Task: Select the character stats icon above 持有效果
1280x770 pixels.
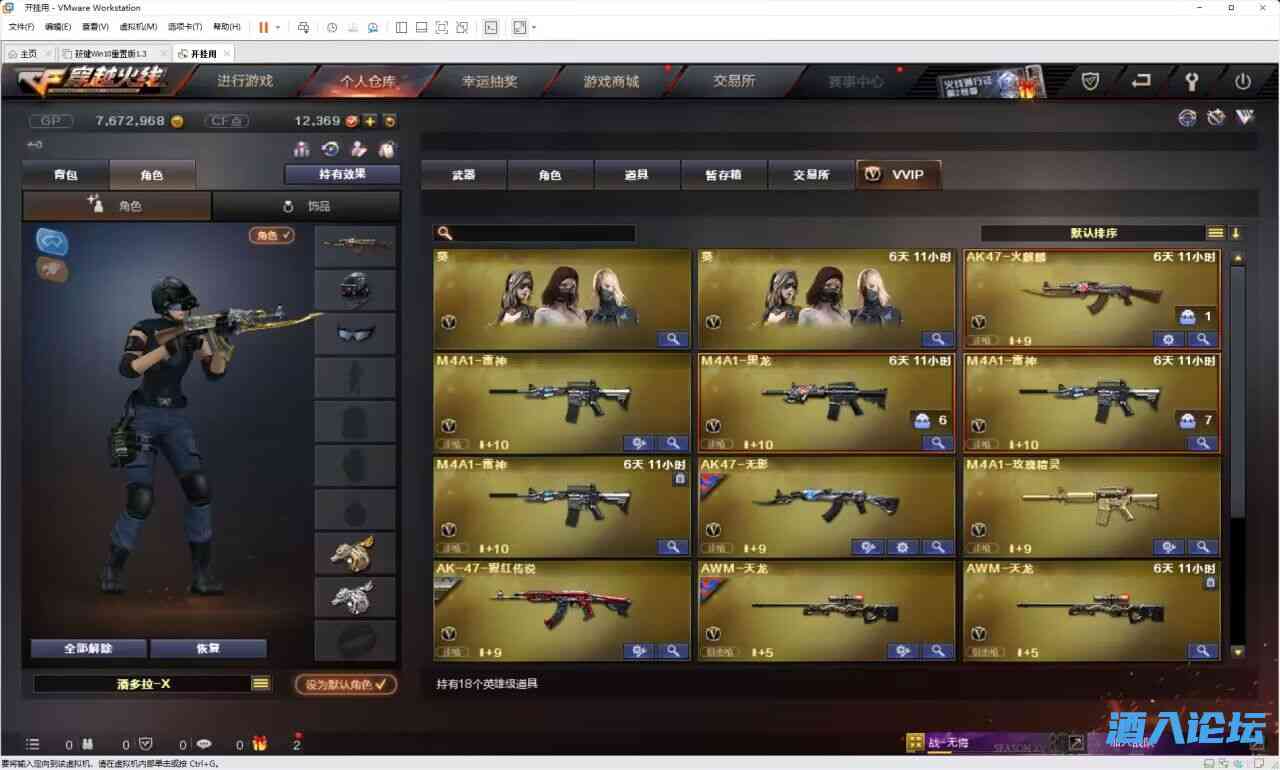Action: click(301, 148)
